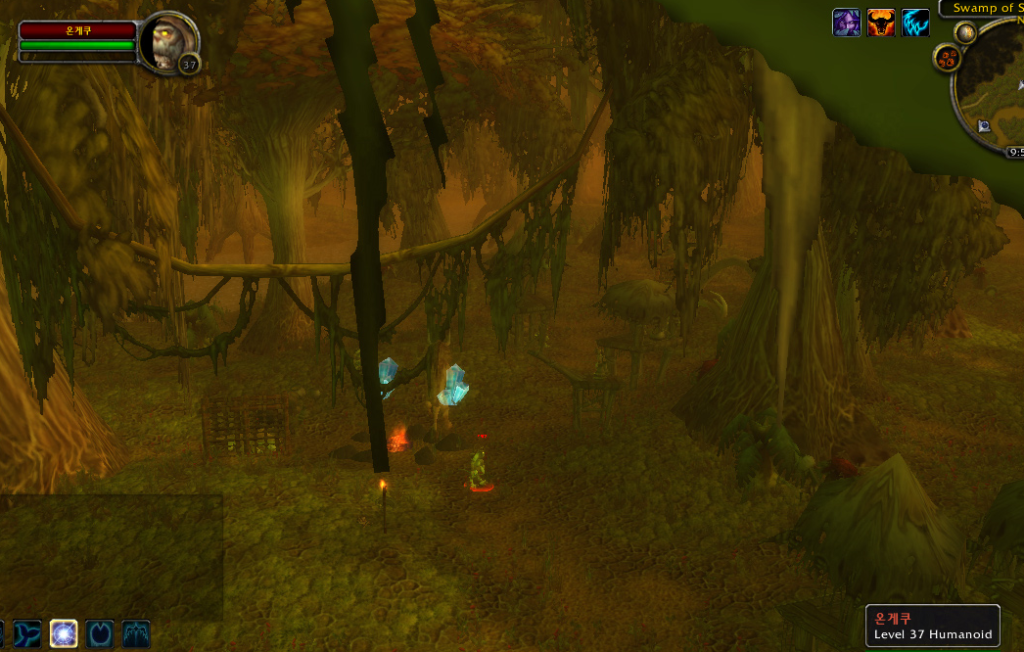Select the blue claw swipe buff icon

pyautogui.click(x=915, y=23)
